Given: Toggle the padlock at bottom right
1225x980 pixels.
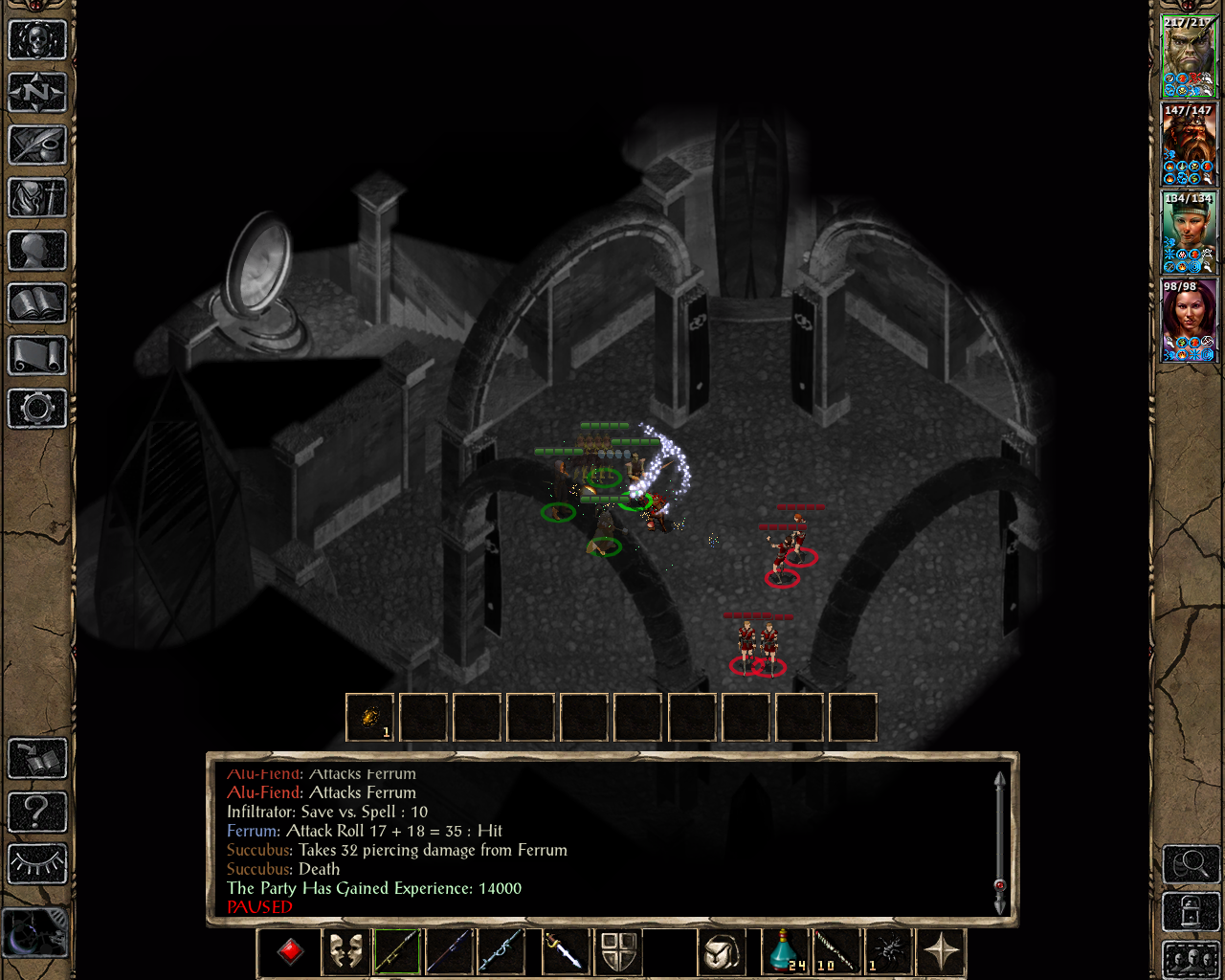Looking at the screenshot, I should coord(1190,911).
